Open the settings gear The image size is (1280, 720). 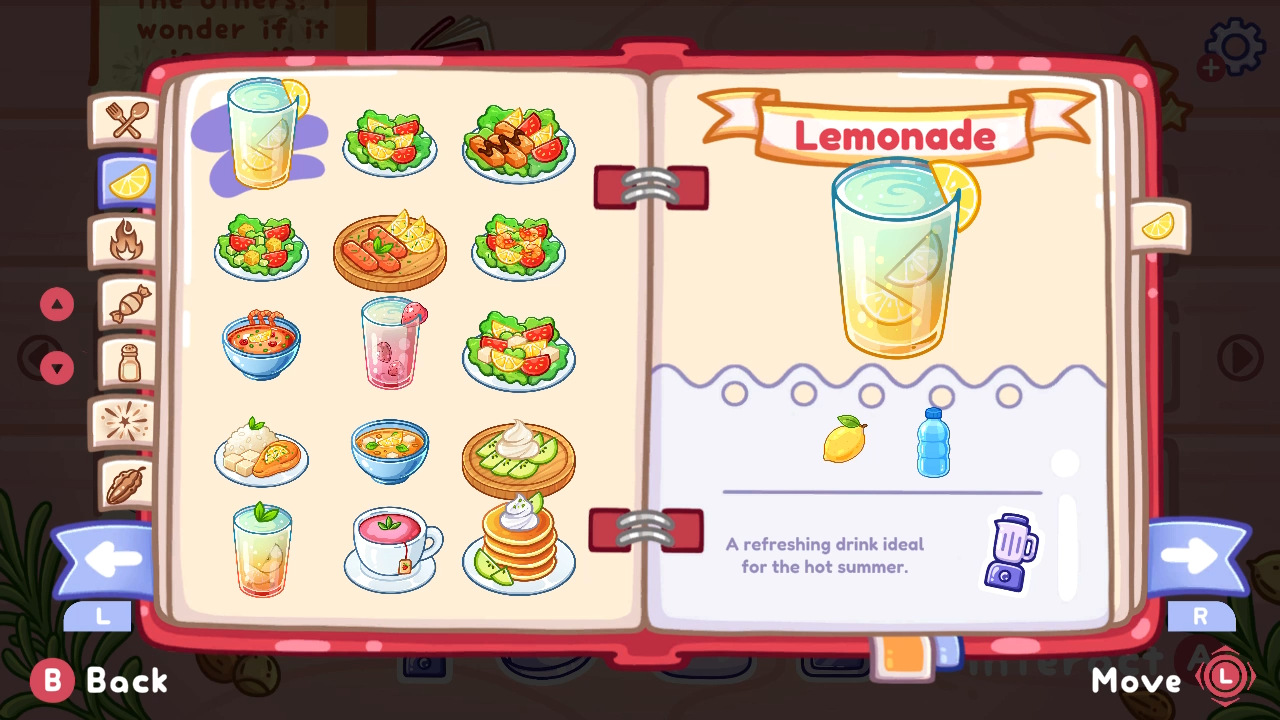1234,45
